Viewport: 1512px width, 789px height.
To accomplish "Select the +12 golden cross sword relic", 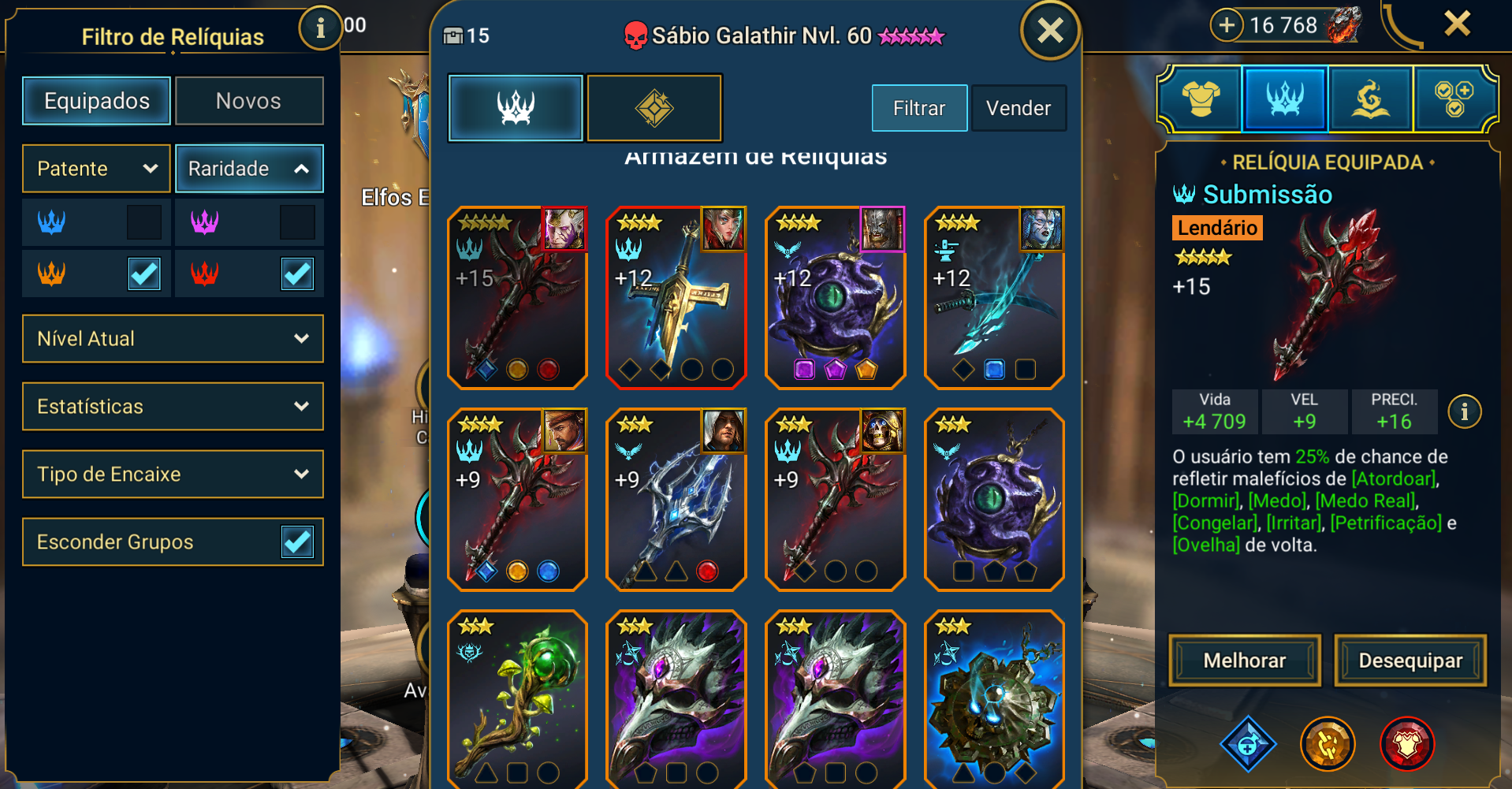I will (x=676, y=298).
